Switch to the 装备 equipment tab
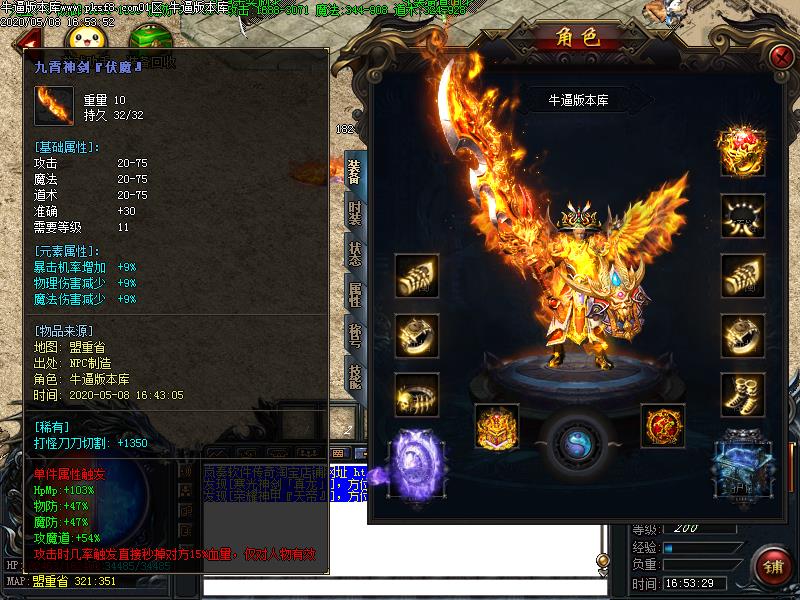This screenshot has width=800, height=600. tap(354, 172)
